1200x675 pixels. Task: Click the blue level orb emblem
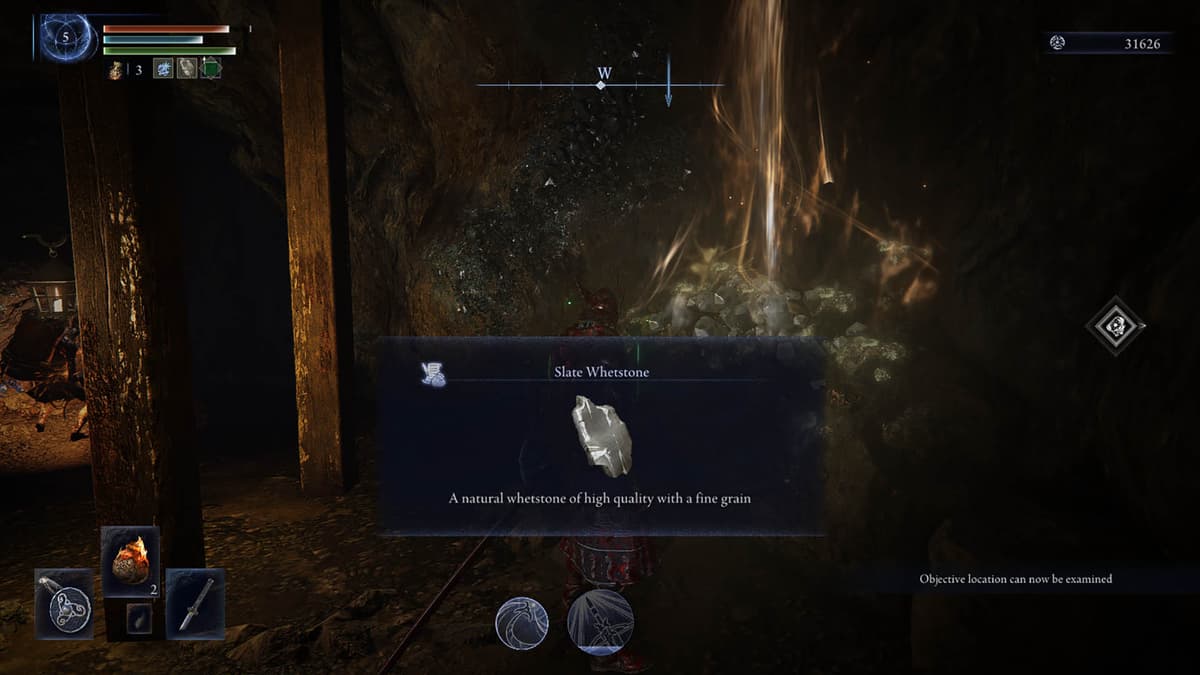68,38
